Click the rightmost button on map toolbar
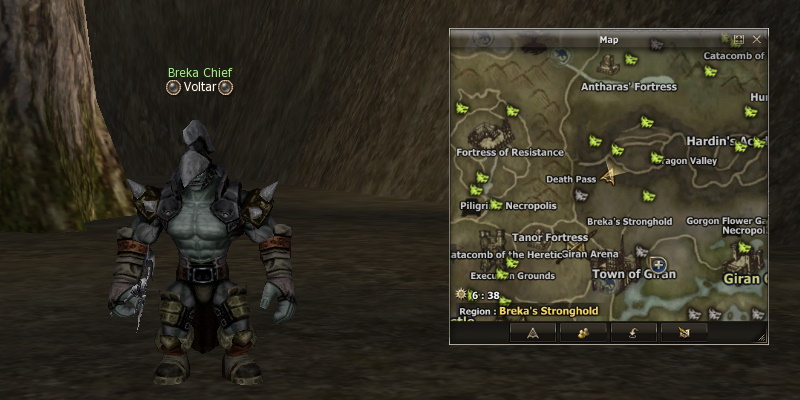The height and width of the screenshot is (400, 800). [x=684, y=332]
